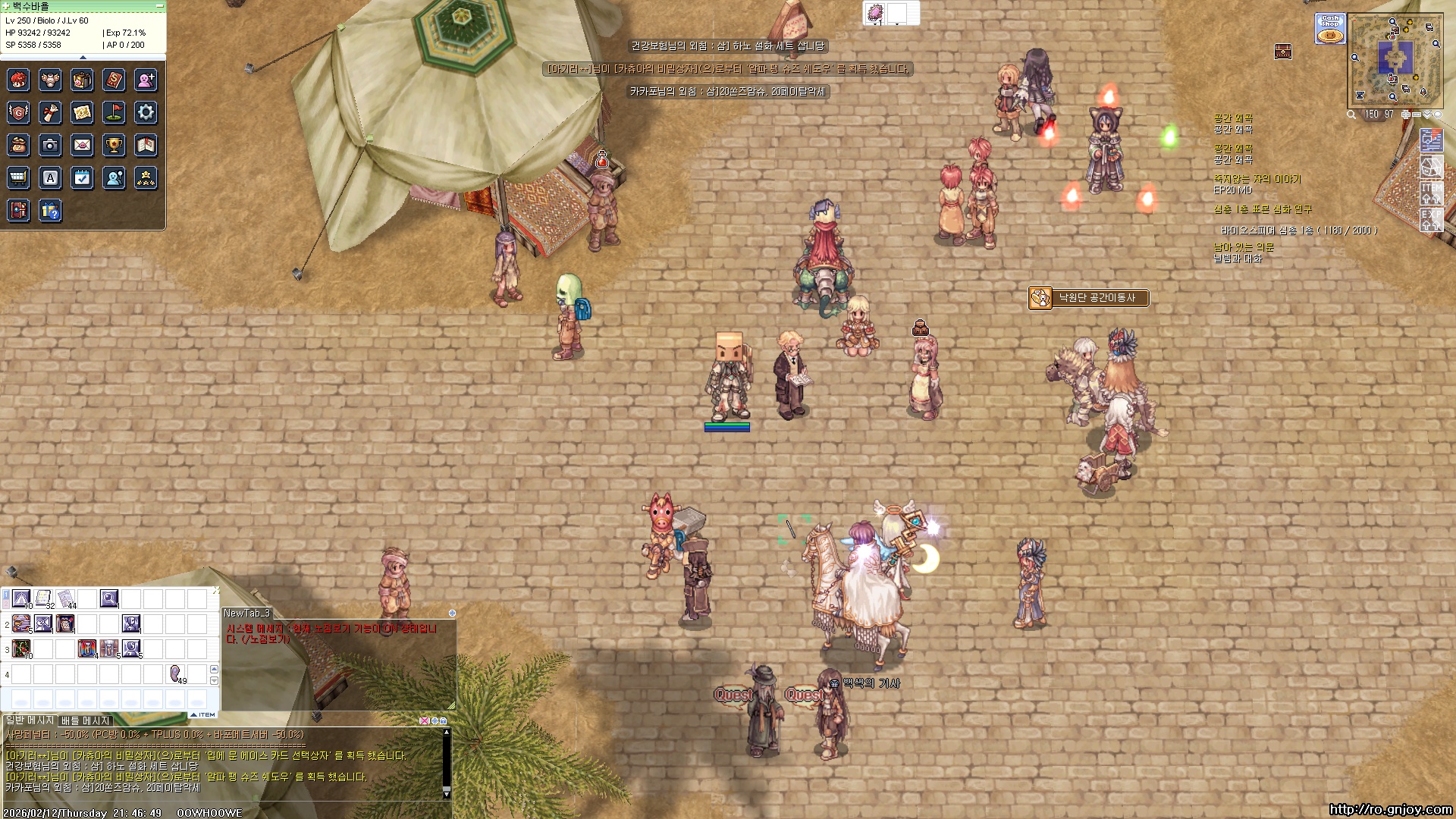Image resolution: width=1456 pixels, height=819 pixels.
Task: Open the zeny money bag icon
Action: coord(18,145)
